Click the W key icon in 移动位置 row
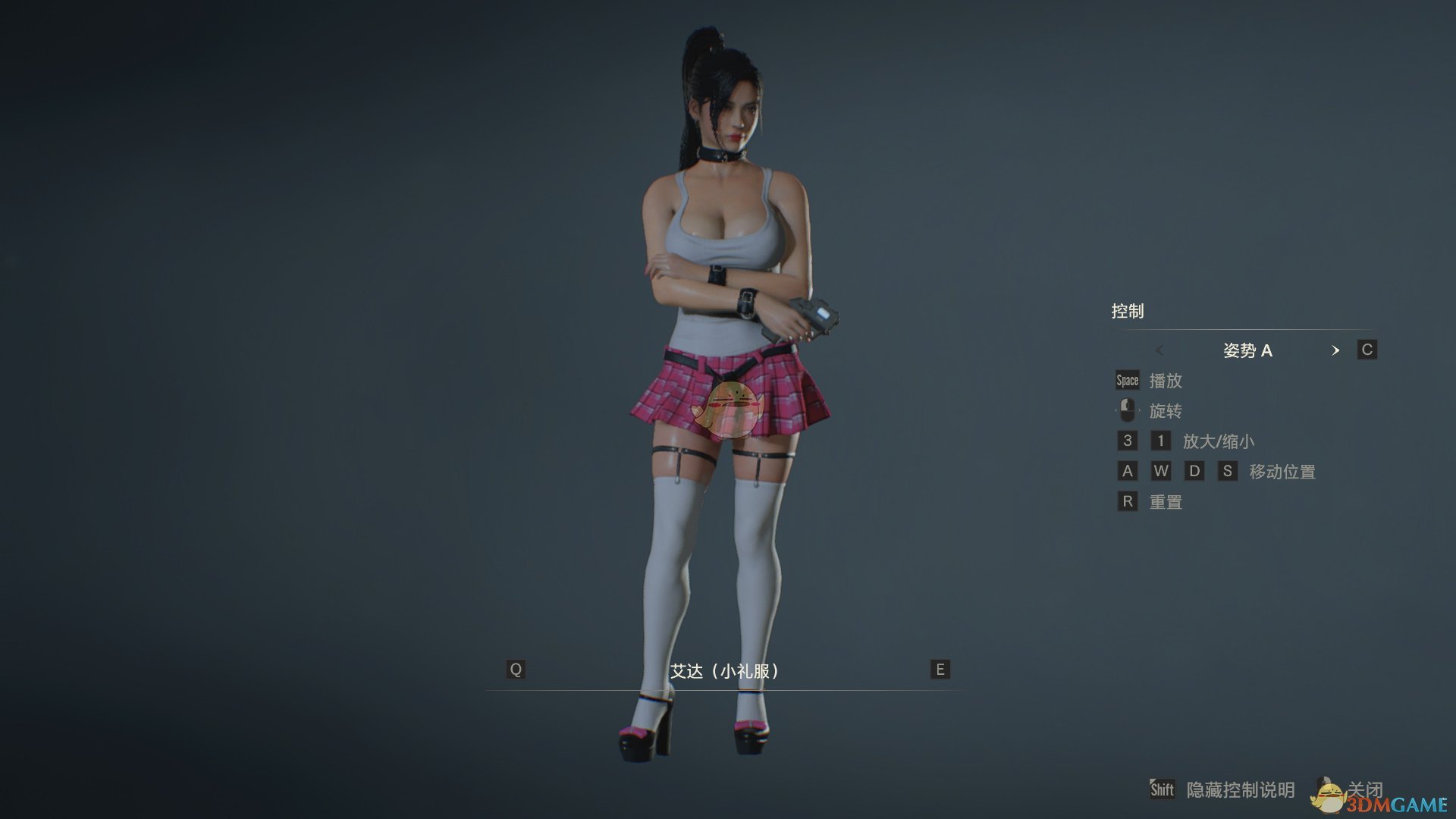Image resolution: width=1456 pixels, height=819 pixels. (1162, 471)
